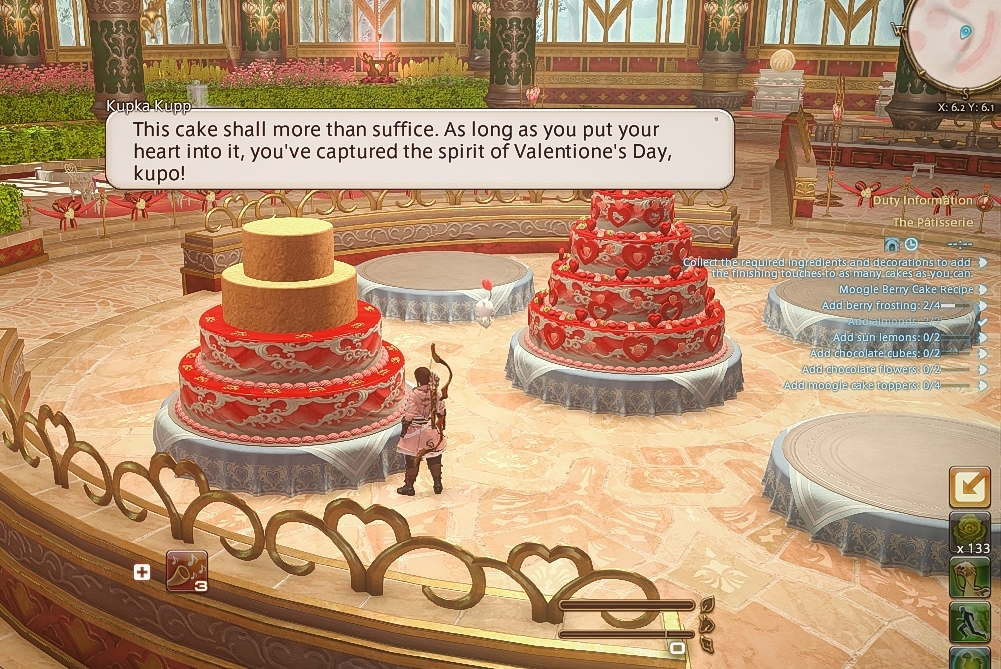Viewport: 1001px width, 669px height.
Task: Select the Add sun lemons objective
Action: tap(886, 338)
